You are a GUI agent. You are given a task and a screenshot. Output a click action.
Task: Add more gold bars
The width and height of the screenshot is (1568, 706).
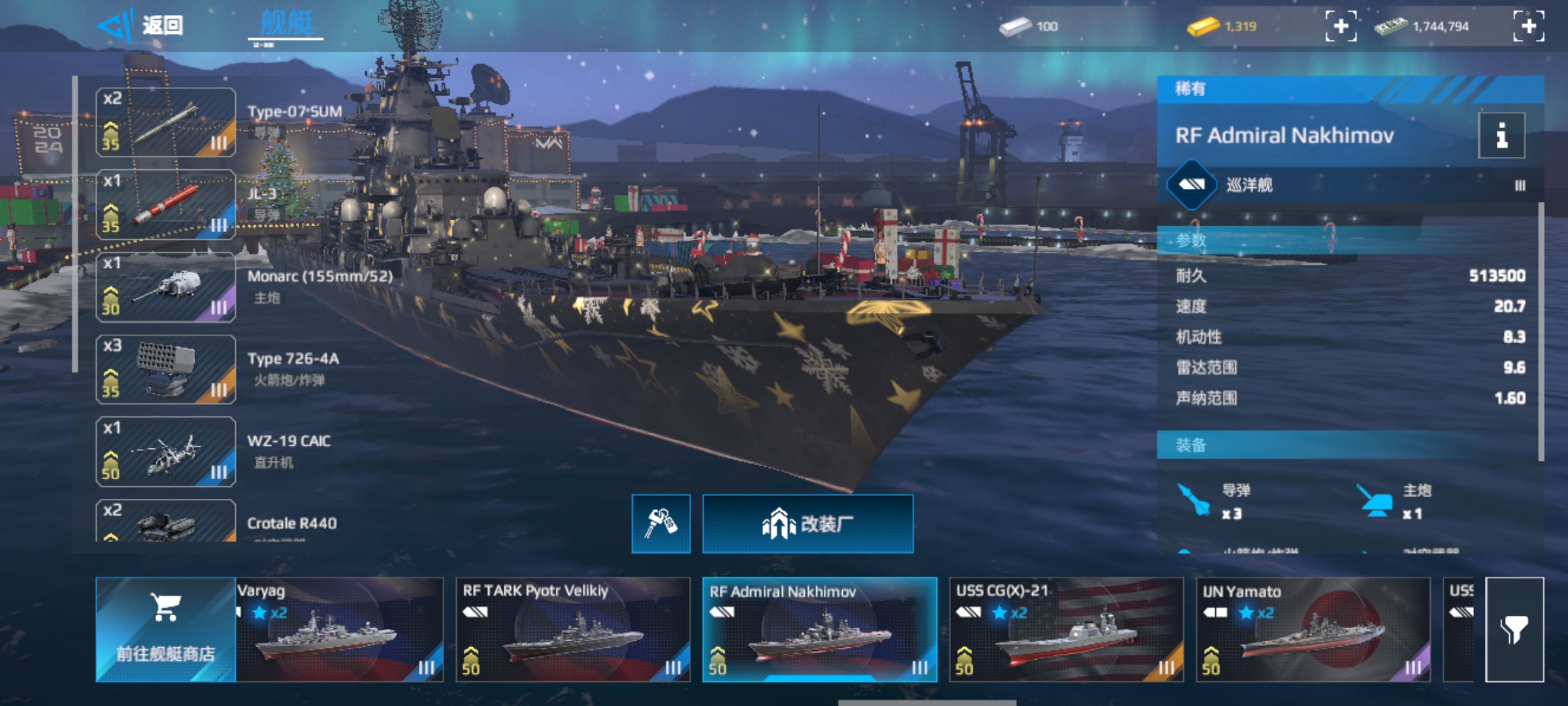point(1341,26)
